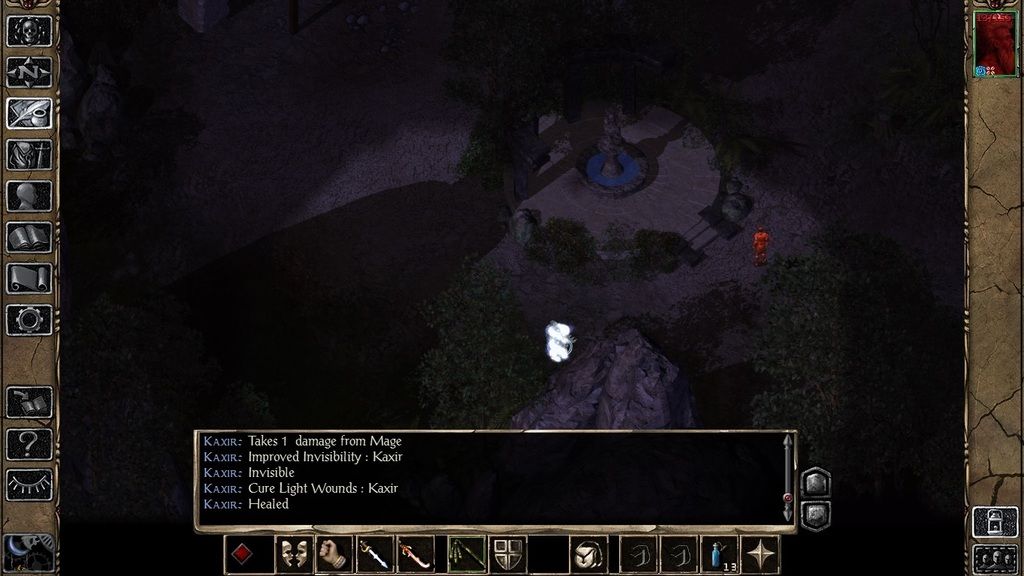
Task: Activate the red diamond button
Action: (x=243, y=554)
